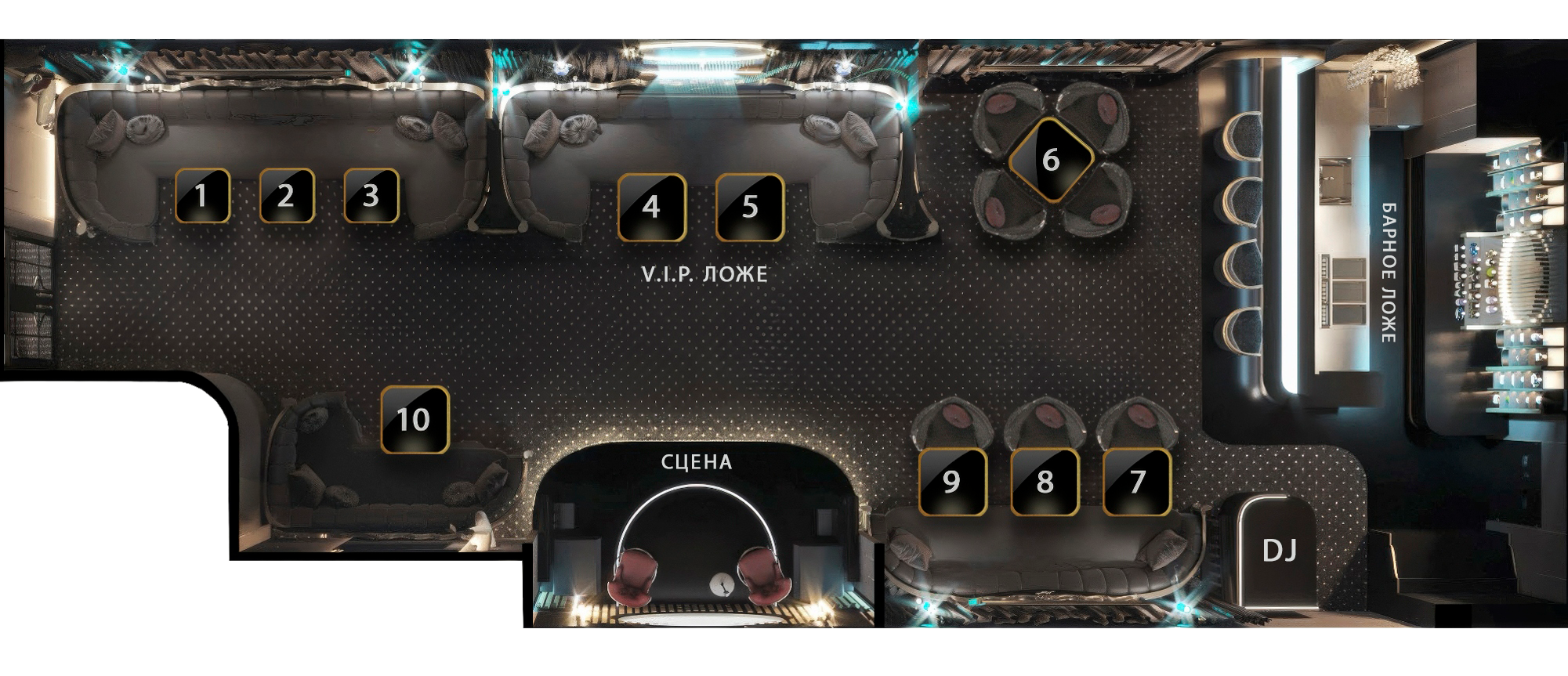Select table number 9
The height and width of the screenshot is (676, 1568).
(952, 482)
